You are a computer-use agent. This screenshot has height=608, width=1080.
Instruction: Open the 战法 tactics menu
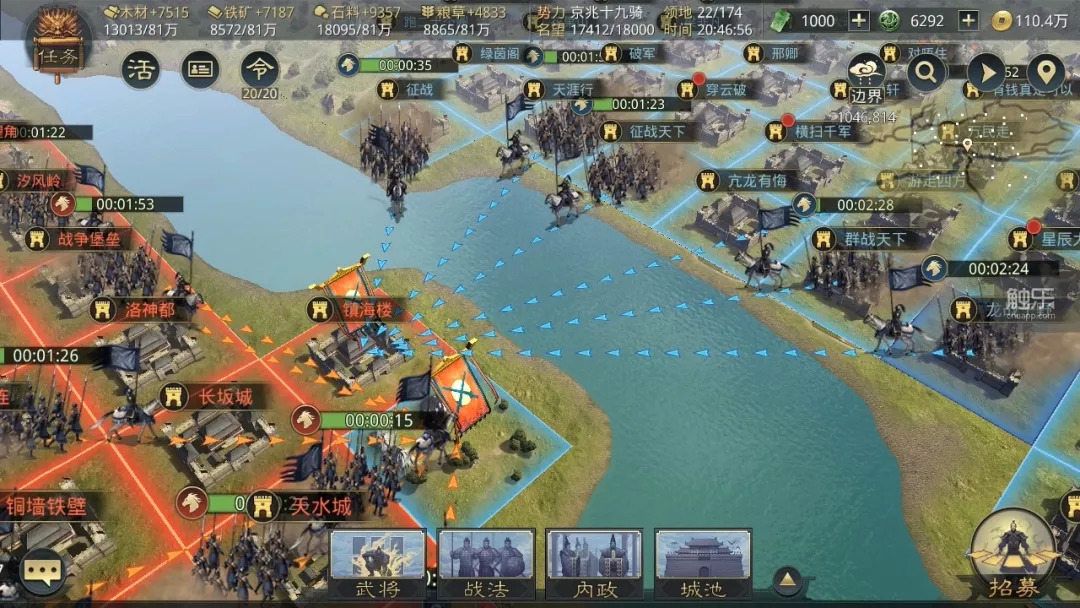pyautogui.click(x=487, y=564)
